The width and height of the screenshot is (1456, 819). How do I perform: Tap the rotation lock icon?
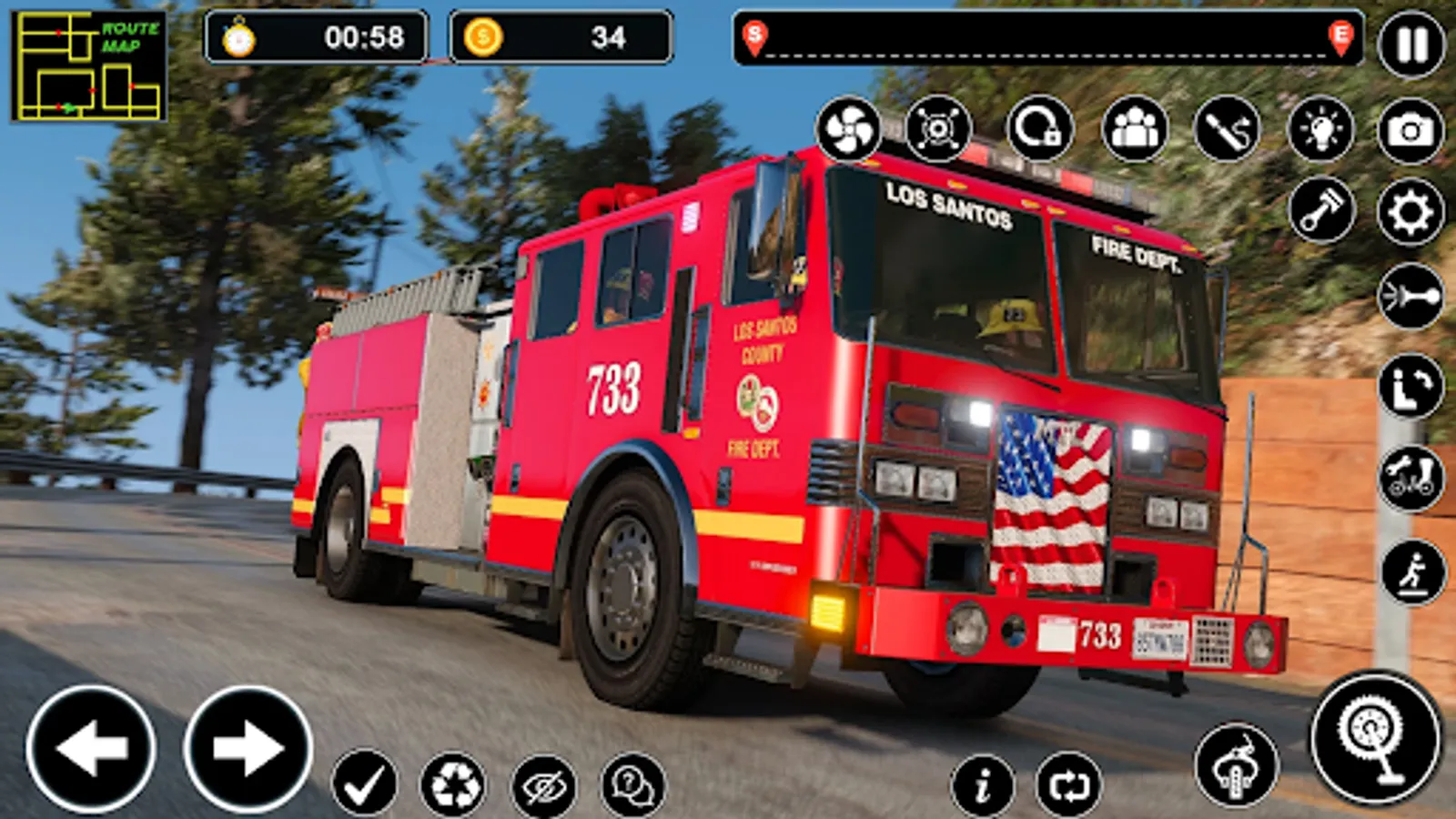[x=1037, y=129]
